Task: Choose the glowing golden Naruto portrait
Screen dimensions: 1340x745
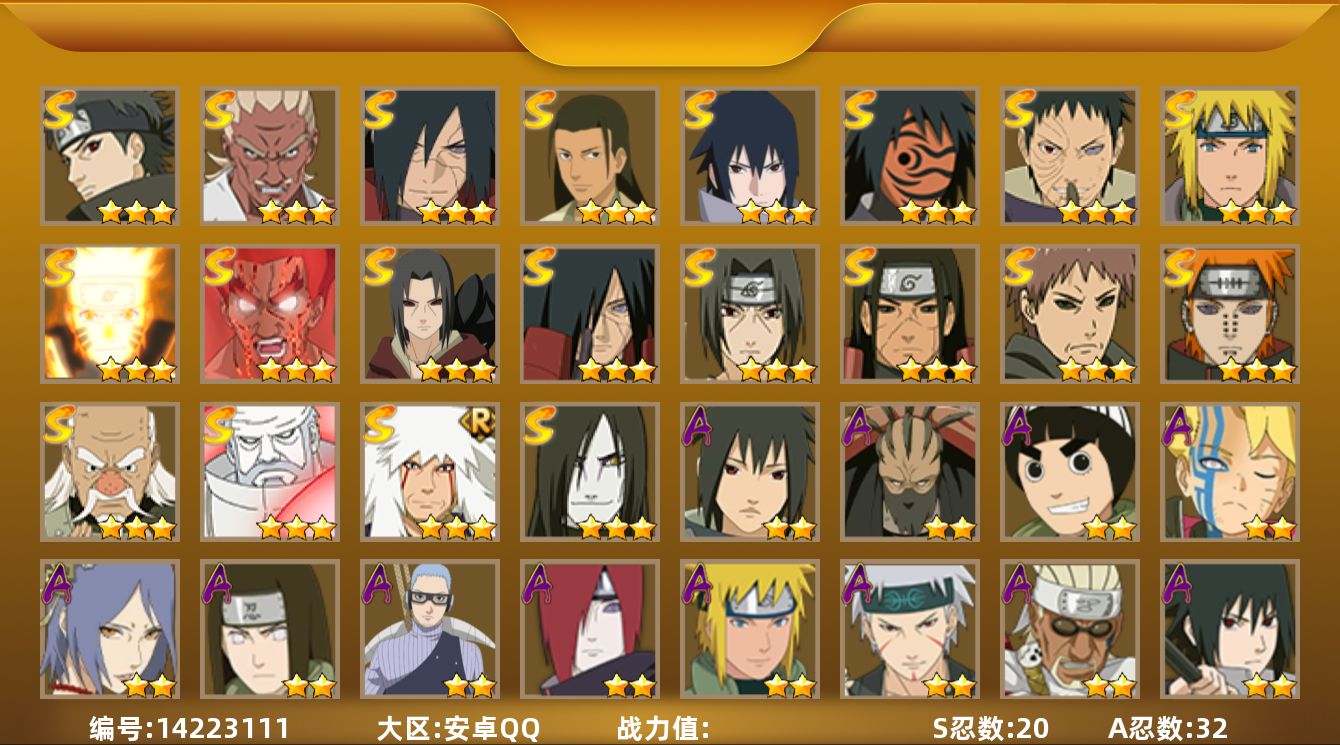Action: click(x=109, y=314)
